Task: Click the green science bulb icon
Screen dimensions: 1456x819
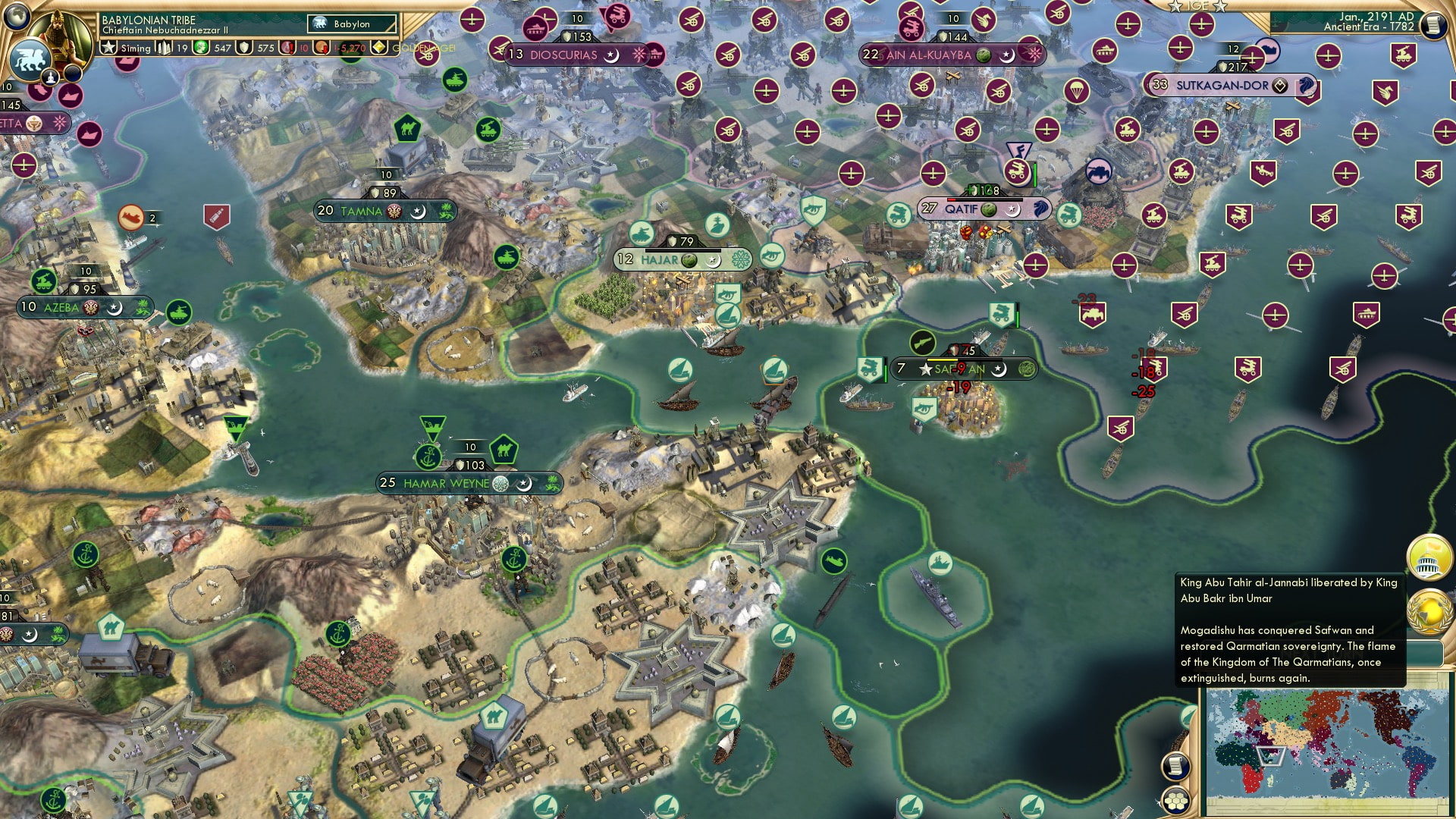Action: 200,47
